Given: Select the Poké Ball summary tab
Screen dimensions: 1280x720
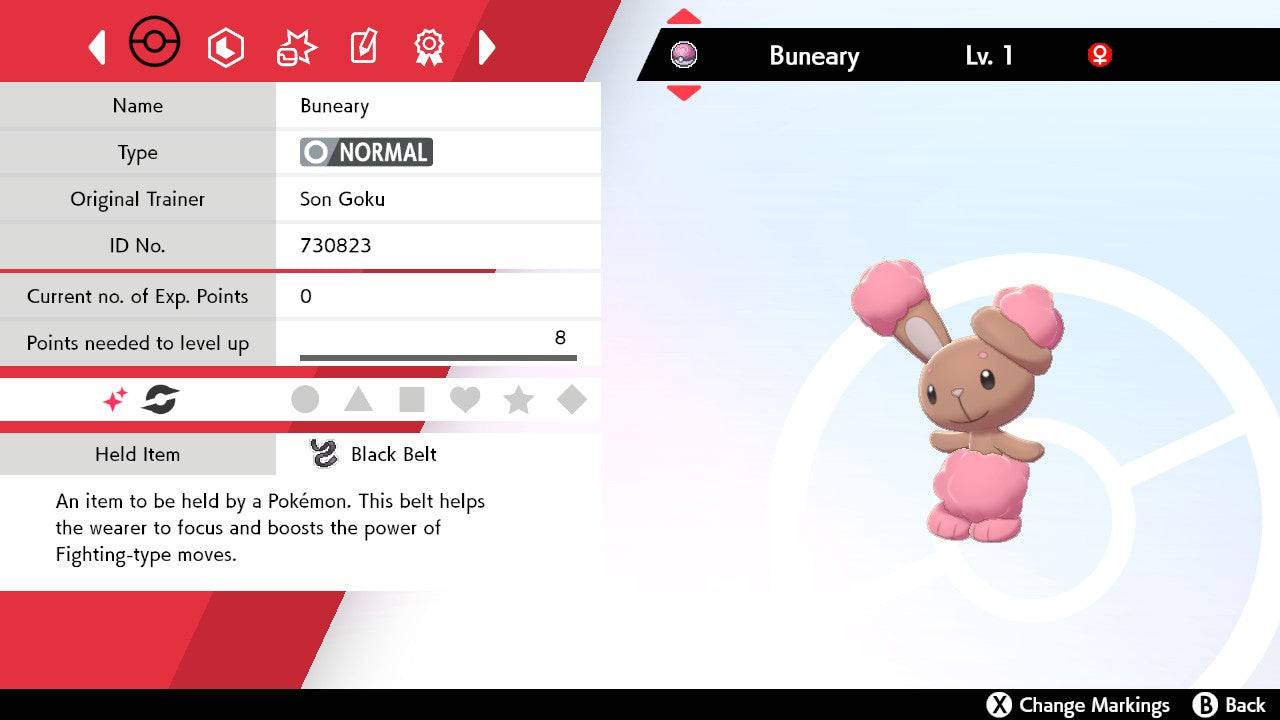Looking at the screenshot, I should [x=155, y=44].
